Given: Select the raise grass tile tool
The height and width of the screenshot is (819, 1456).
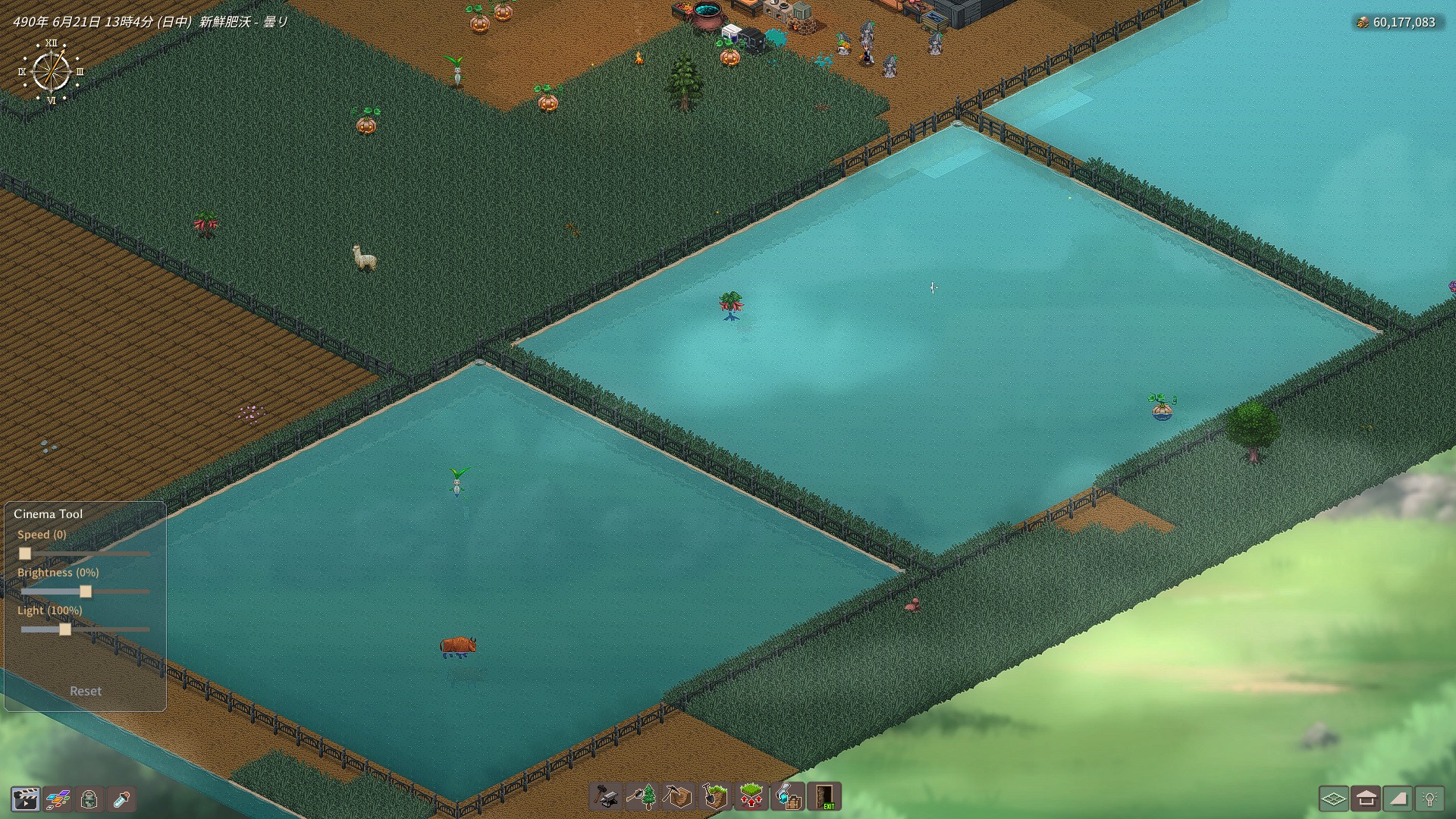Looking at the screenshot, I should 751,797.
